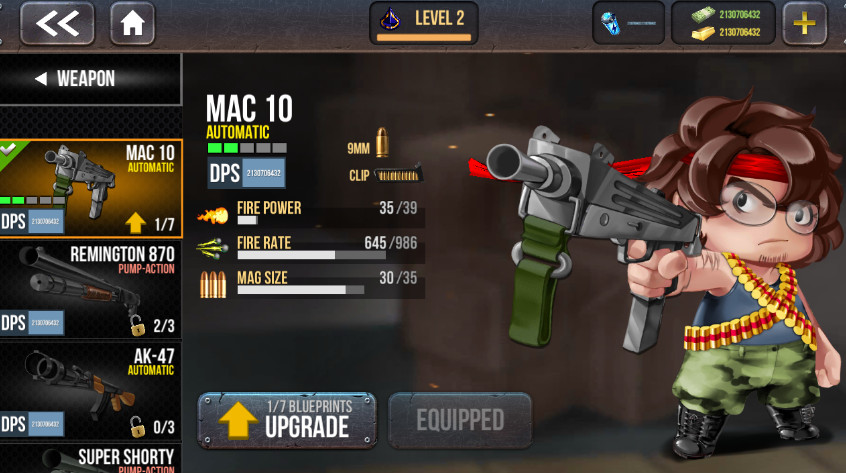Choose the Remington 870 shotgun

(90, 290)
